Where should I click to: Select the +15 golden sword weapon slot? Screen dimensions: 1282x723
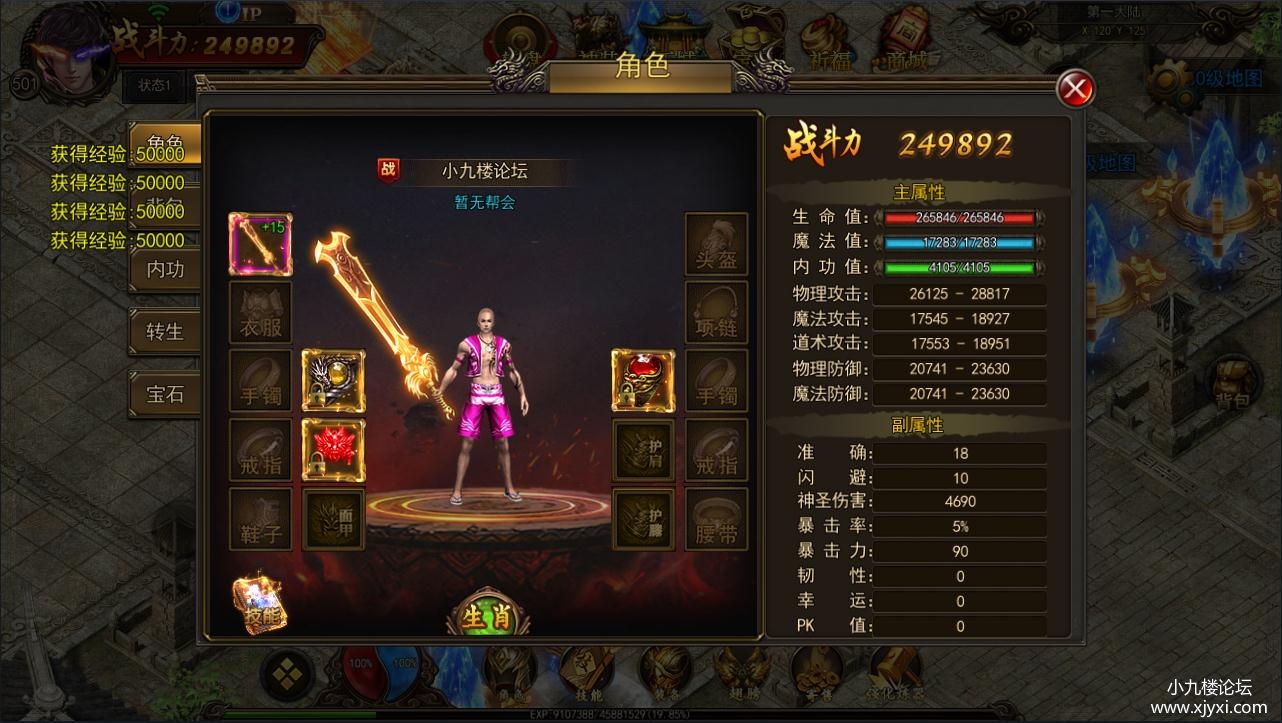pyautogui.click(x=261, y=245)
